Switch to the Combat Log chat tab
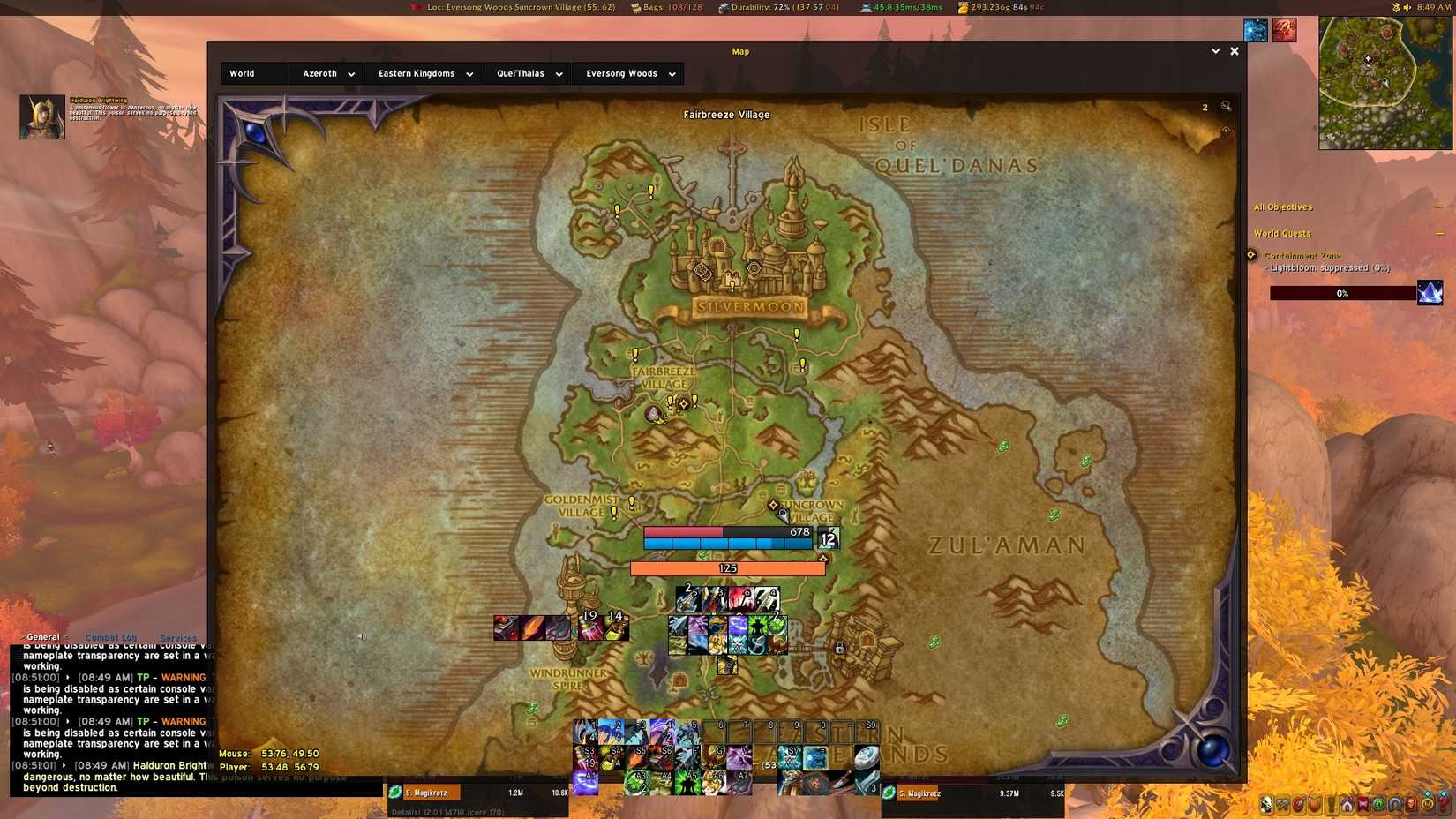Viewport: 1456px width, 819px height. 110,637
